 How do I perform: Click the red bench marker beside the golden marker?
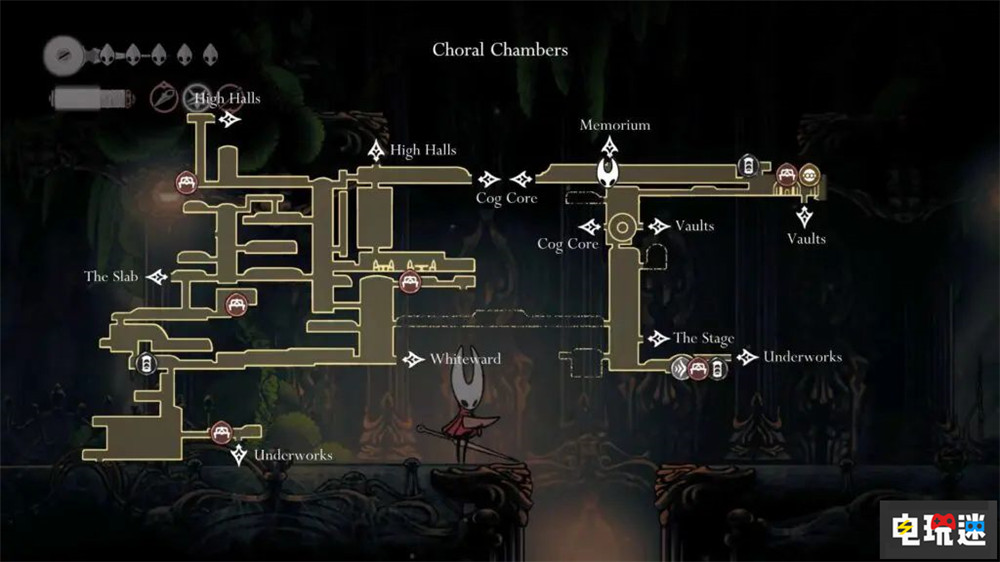tap(788, 176)
